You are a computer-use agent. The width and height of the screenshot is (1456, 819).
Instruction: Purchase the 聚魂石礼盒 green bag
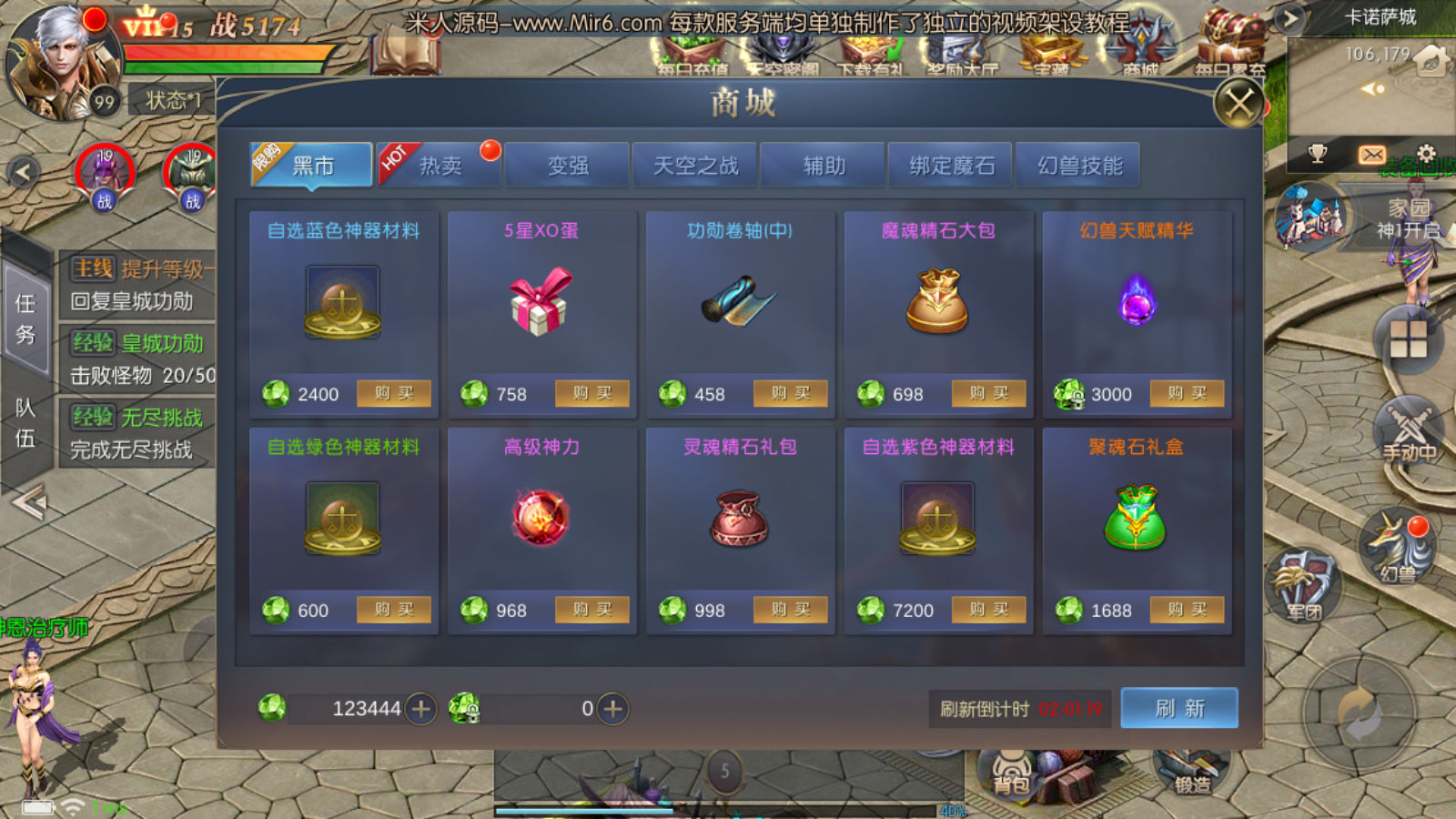1187,610
